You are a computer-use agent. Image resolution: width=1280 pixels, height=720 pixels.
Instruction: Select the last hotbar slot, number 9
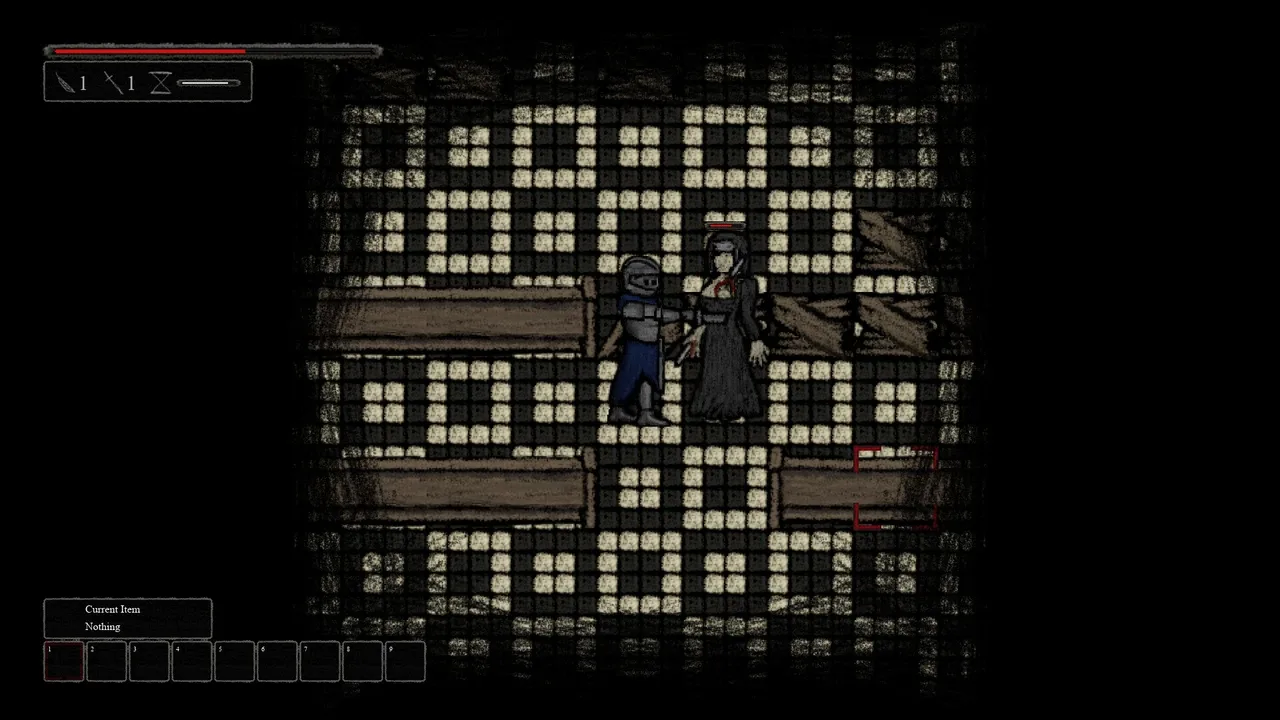point(405,662)
